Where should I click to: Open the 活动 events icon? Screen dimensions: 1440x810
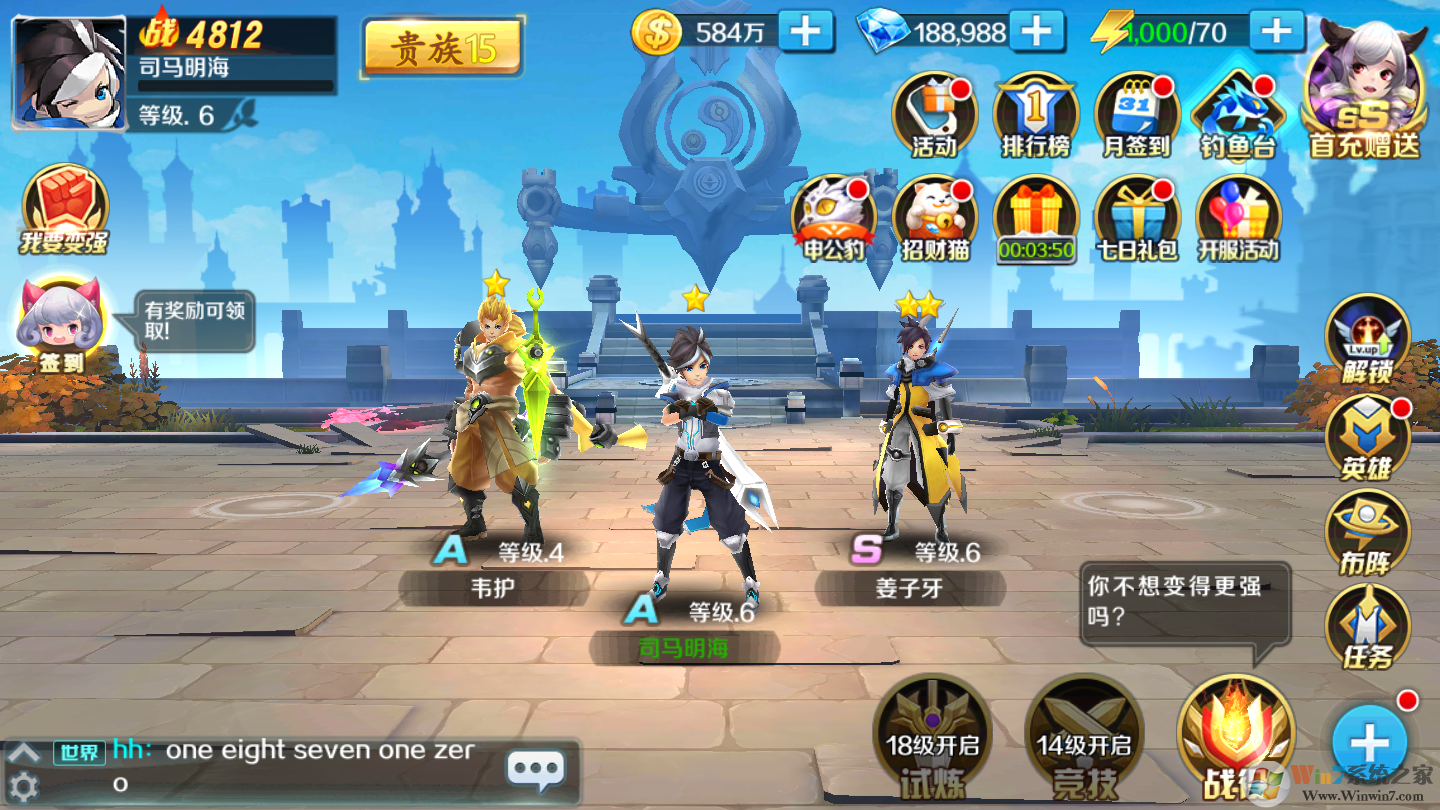tap(934, 116)
